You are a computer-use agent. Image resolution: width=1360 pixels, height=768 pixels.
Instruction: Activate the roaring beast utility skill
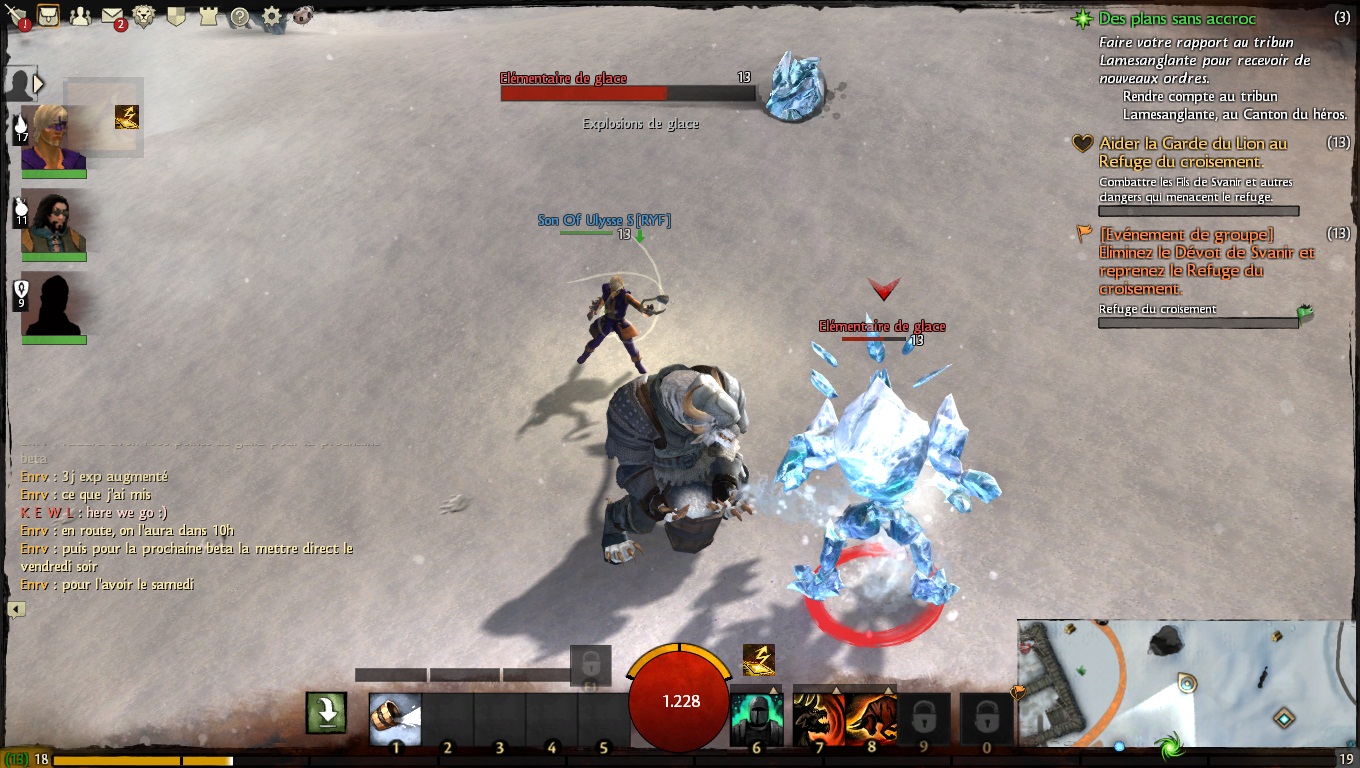coord(818,719)
